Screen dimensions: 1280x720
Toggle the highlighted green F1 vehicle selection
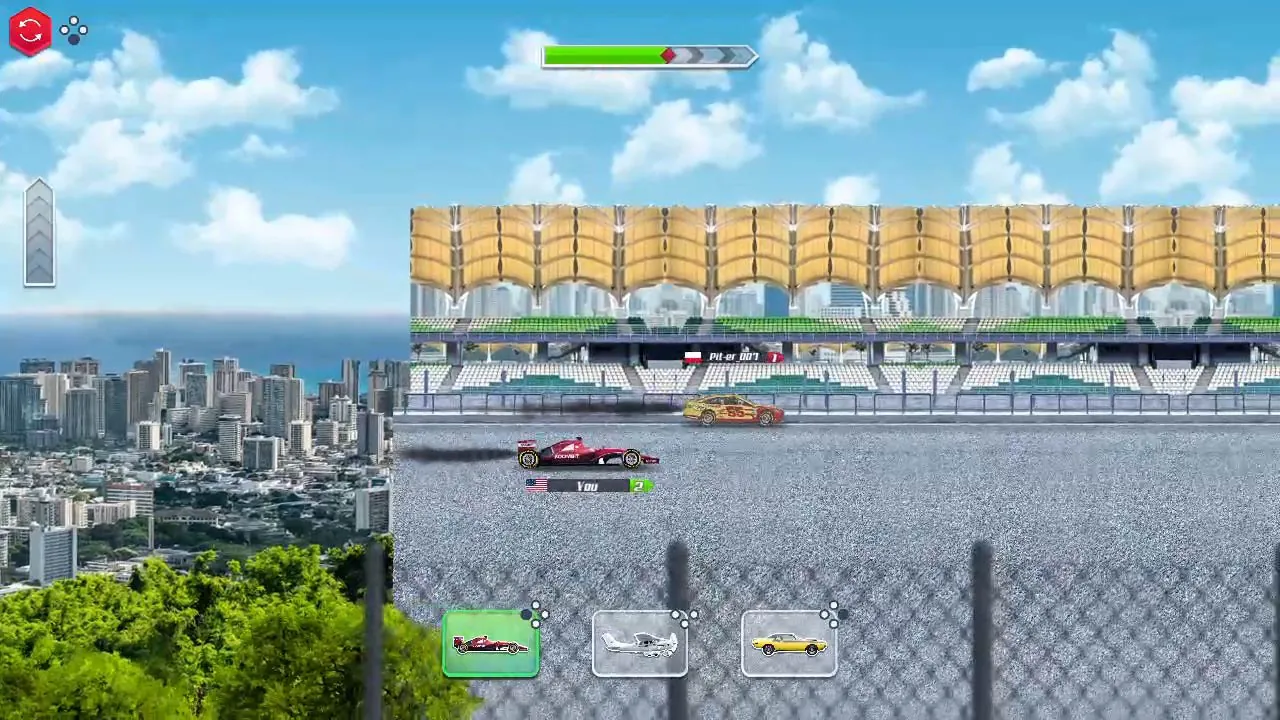(x=490, y=643)
